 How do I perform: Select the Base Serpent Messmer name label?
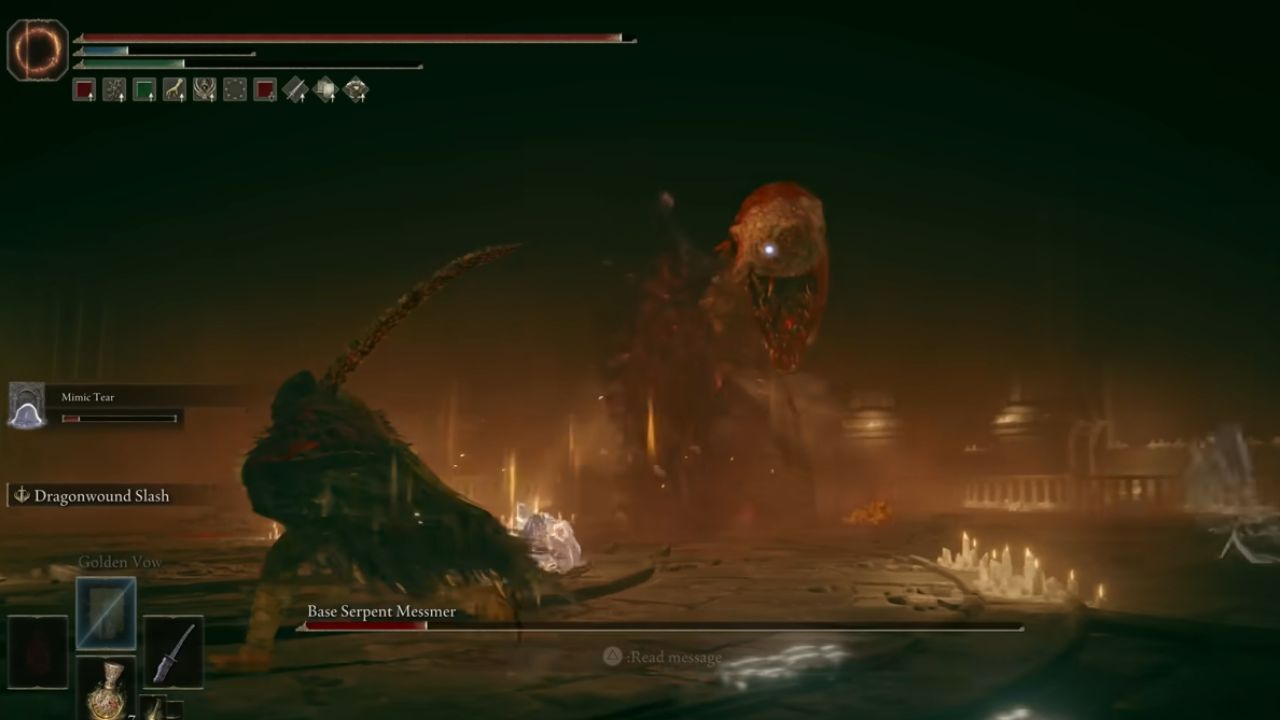coord(380,610)
